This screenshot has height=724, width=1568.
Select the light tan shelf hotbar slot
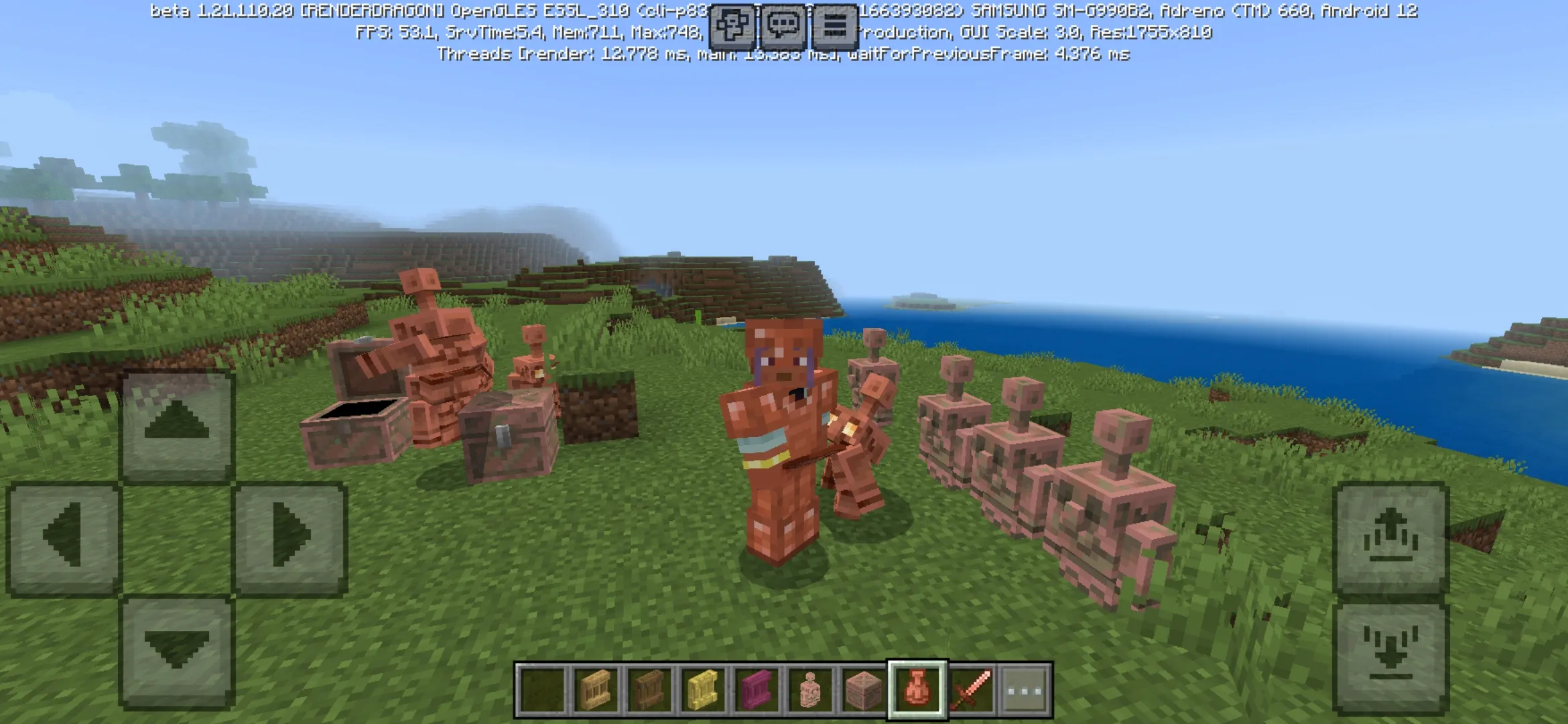click(x=596, y=689)
